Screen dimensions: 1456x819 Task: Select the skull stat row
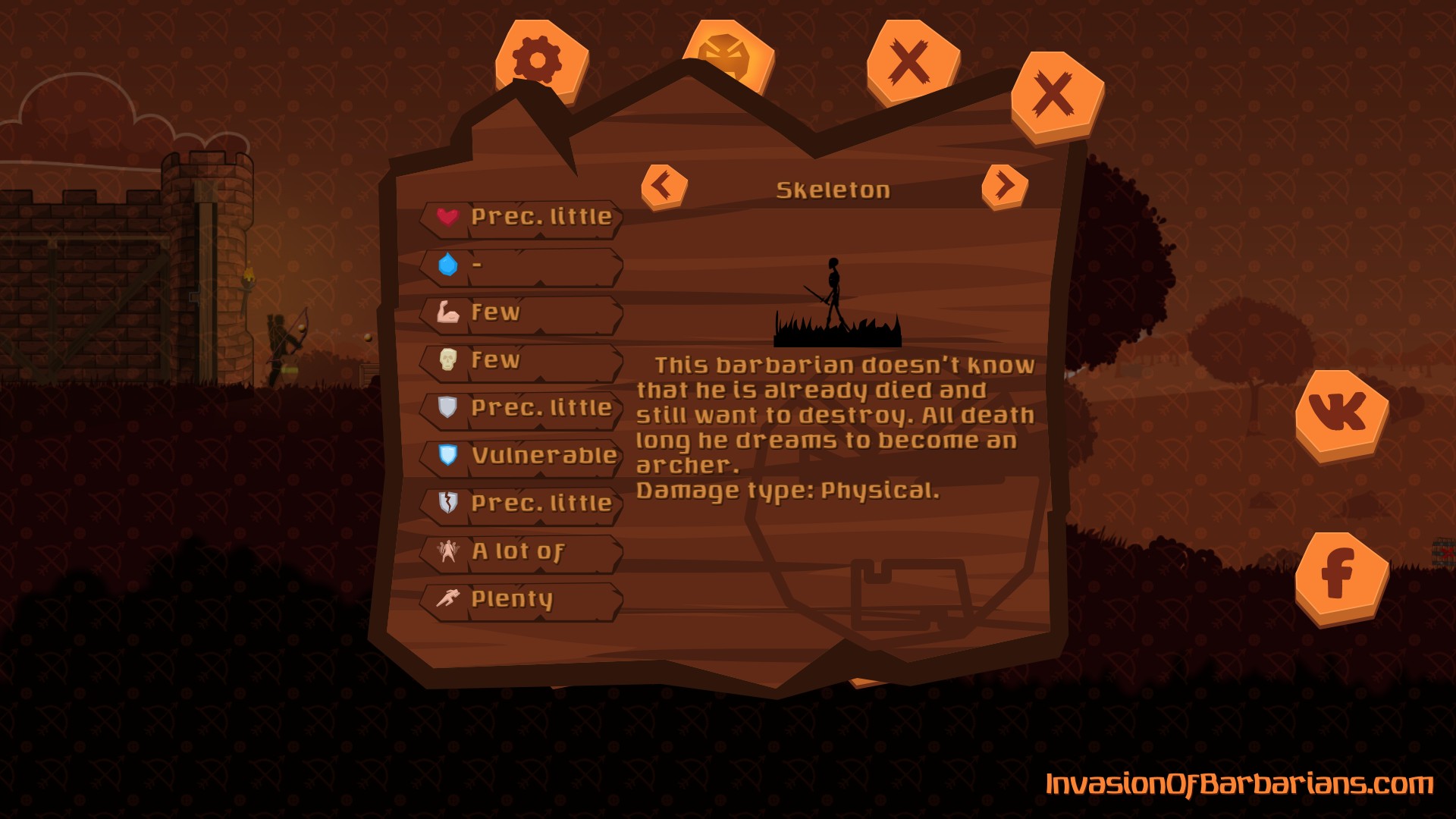coord(522,361)
